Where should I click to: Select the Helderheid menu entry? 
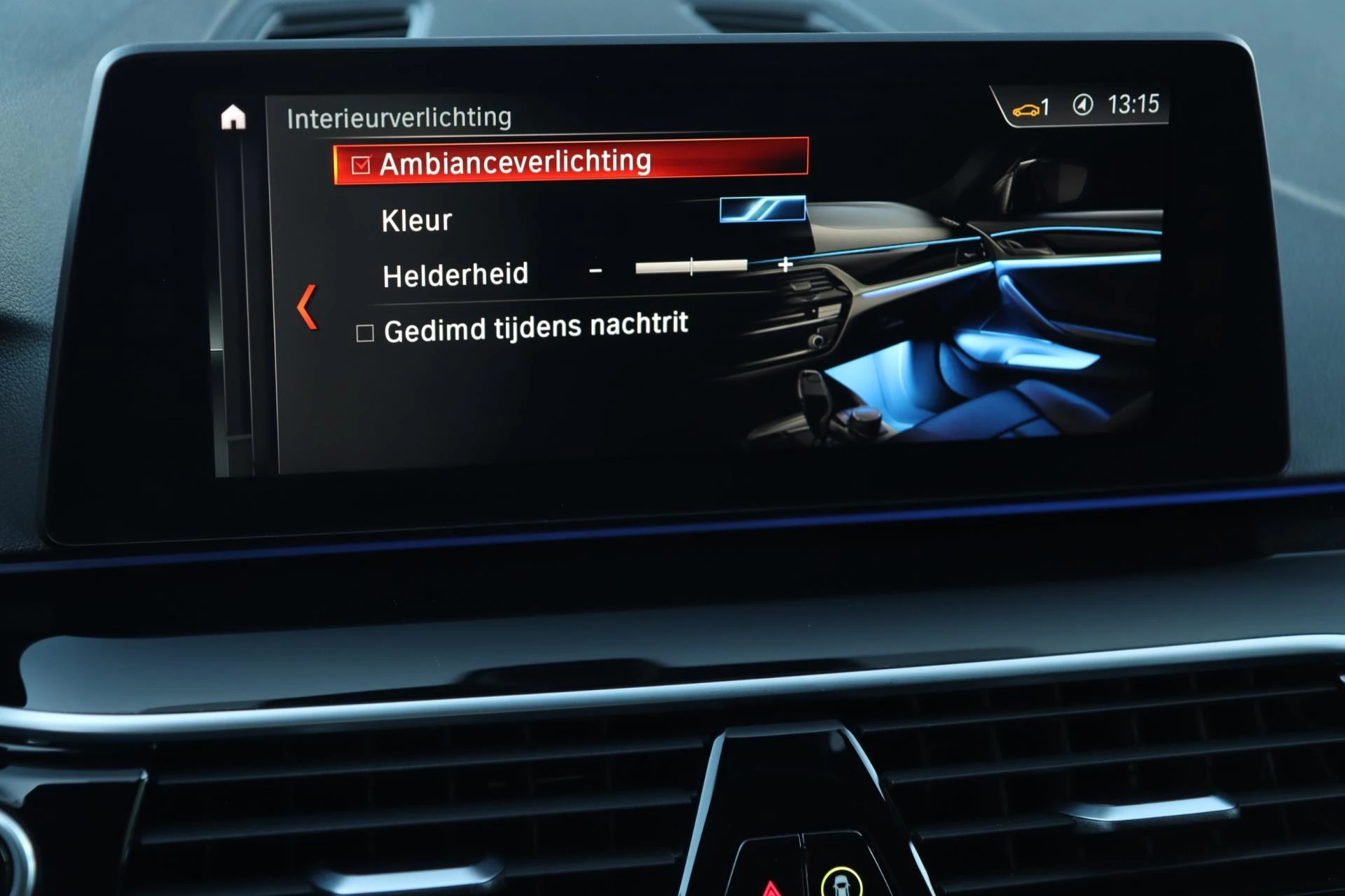point(454,273)
